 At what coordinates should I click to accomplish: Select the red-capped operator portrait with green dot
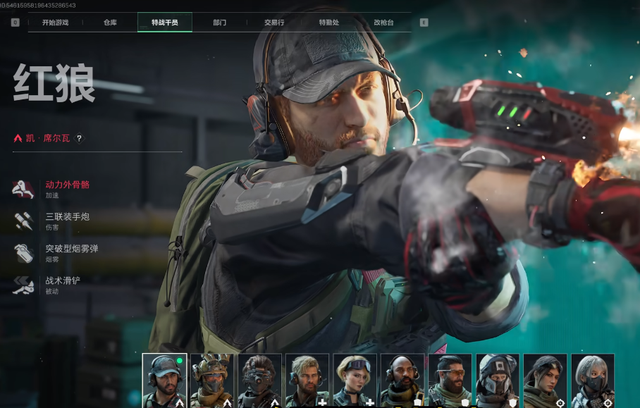pos(164,380)
